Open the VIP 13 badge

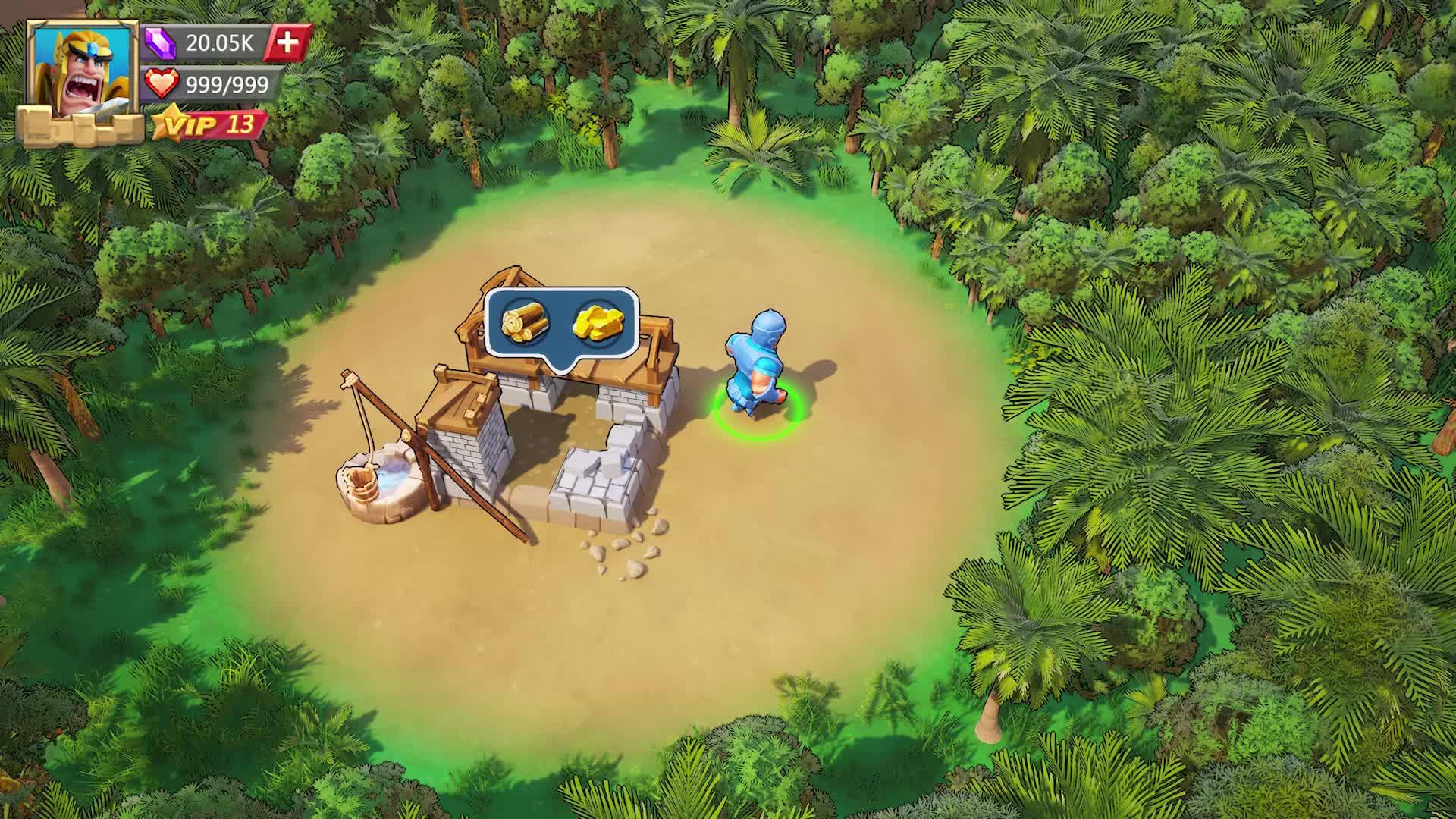[210, 124]
